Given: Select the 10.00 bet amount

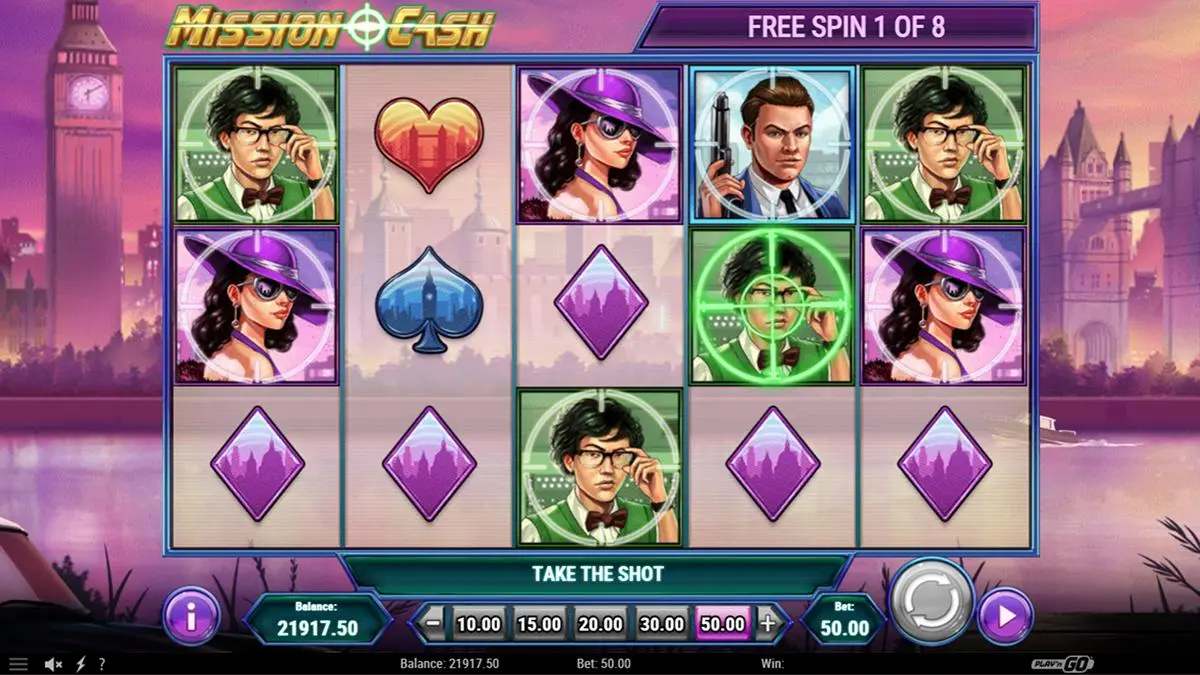Looking at the screenshot, I should tap(478, 624).
